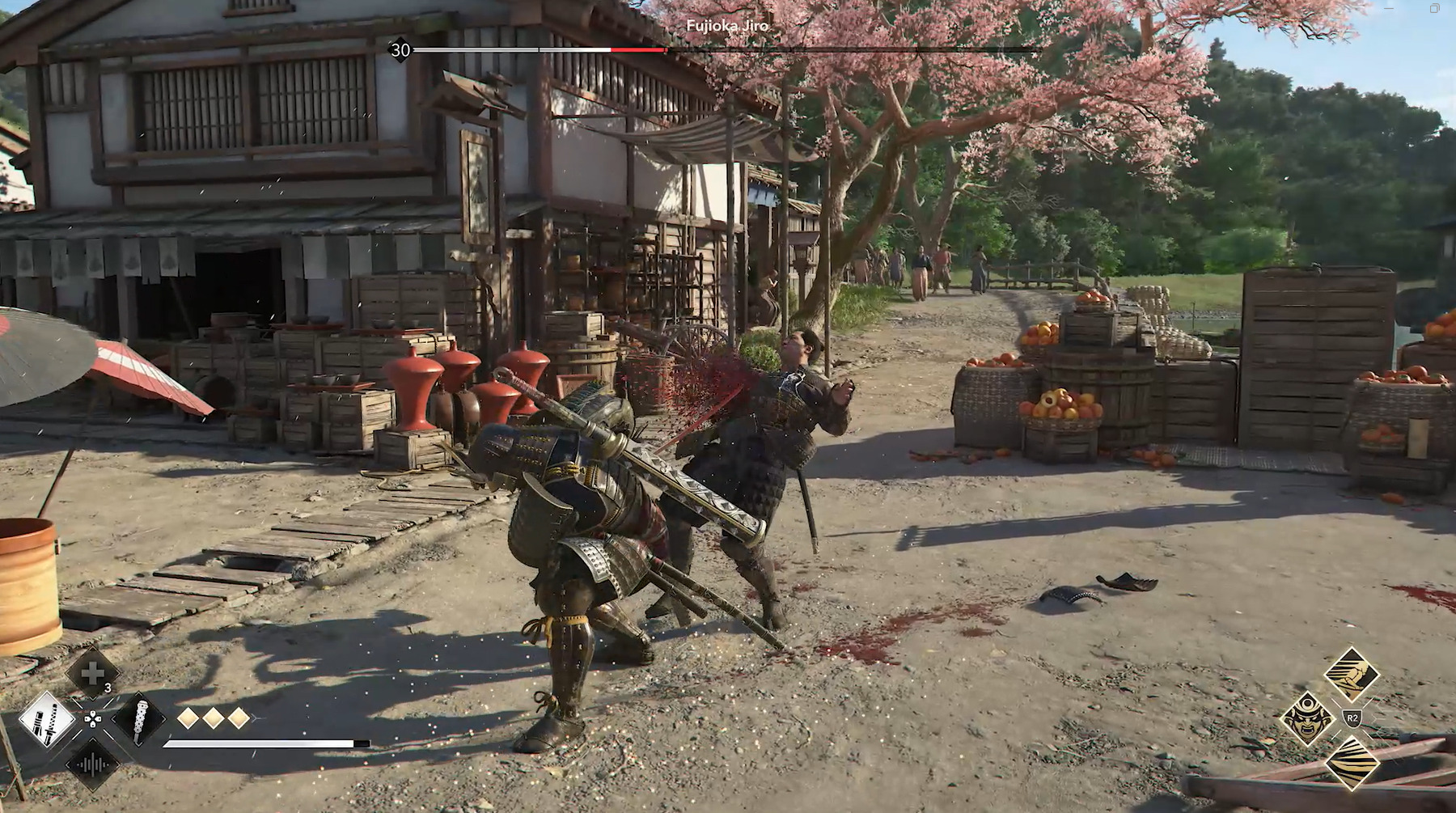Viewport: 1456px width, 813px height.
Task: Switch to the studded kanabo club
Action: (138, 718)
